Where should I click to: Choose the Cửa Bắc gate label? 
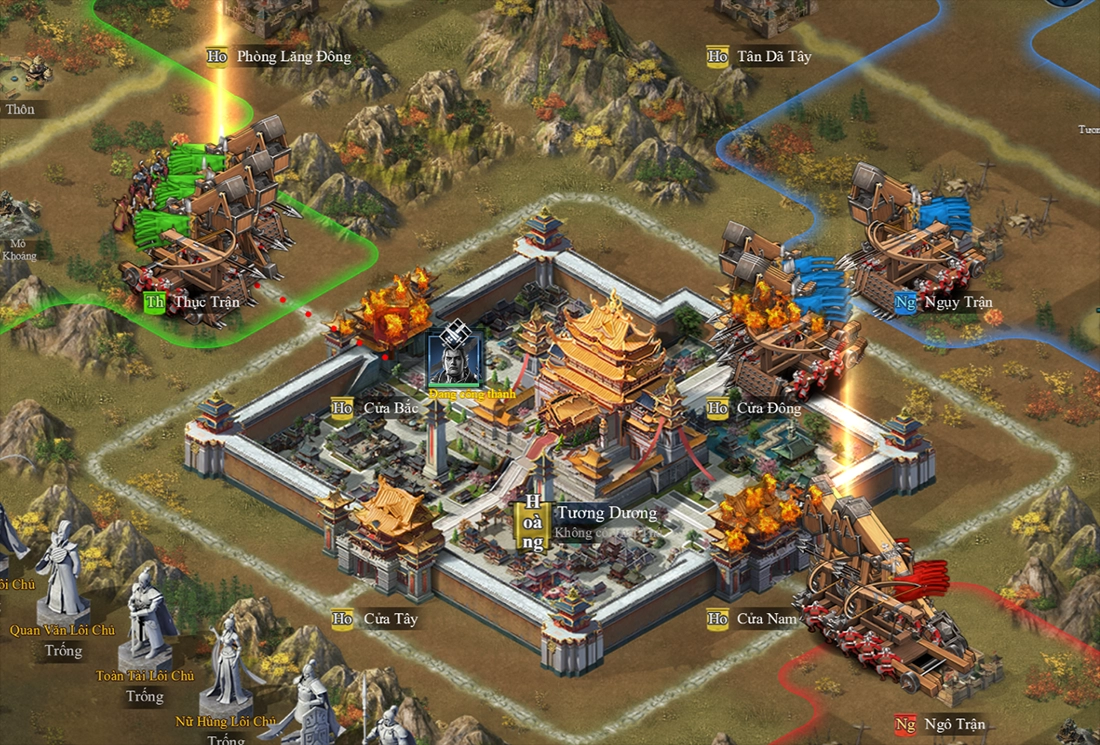pyautogui.click(x=376, y=408)
